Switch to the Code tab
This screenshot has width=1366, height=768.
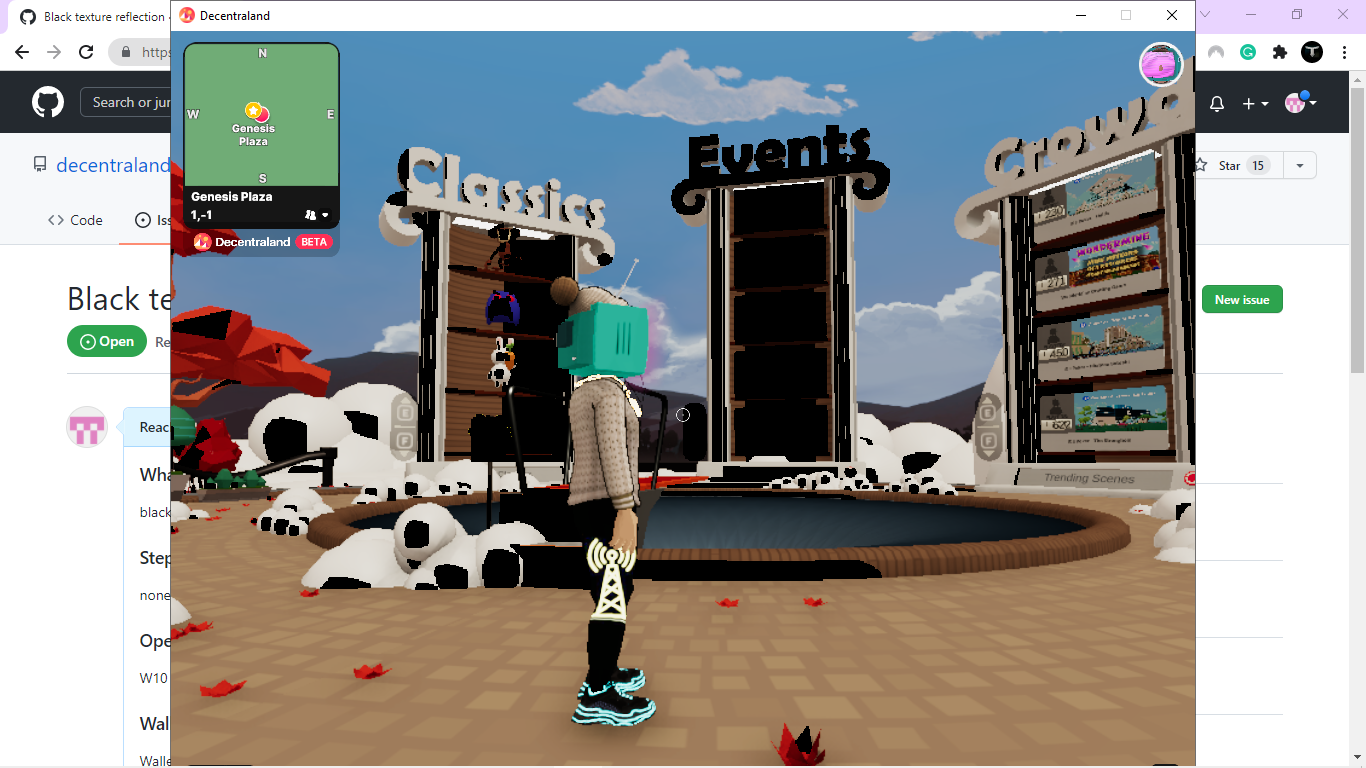74,220
